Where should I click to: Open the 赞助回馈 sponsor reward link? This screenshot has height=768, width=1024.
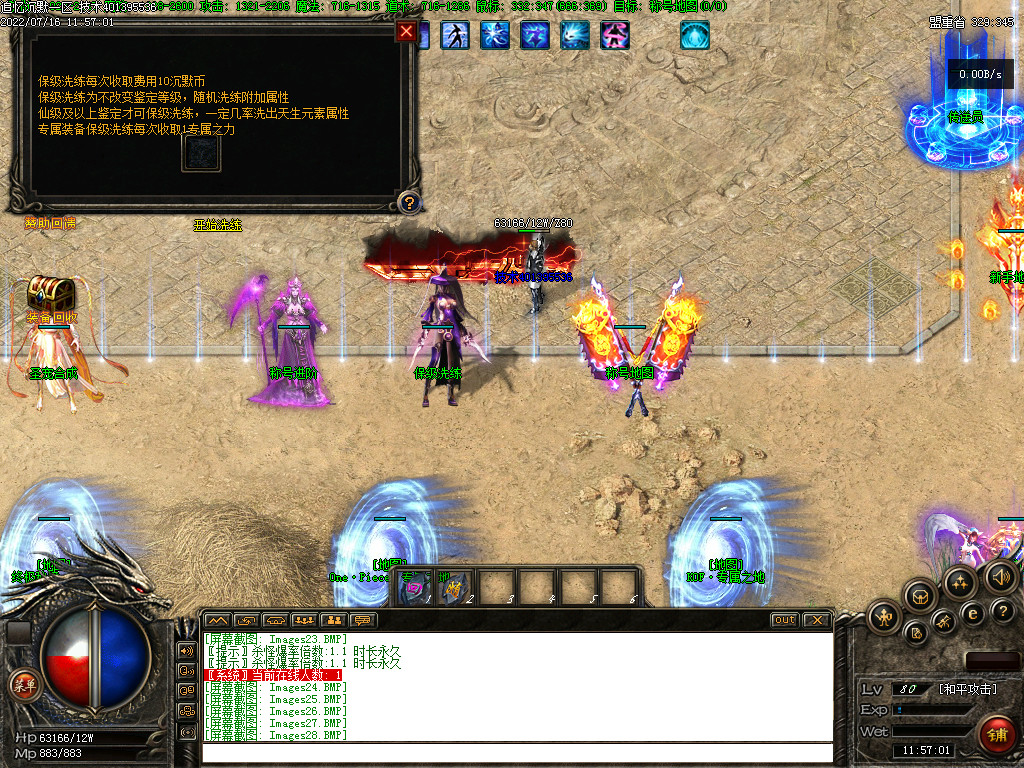pyautogui.click(x=50, y=224)
